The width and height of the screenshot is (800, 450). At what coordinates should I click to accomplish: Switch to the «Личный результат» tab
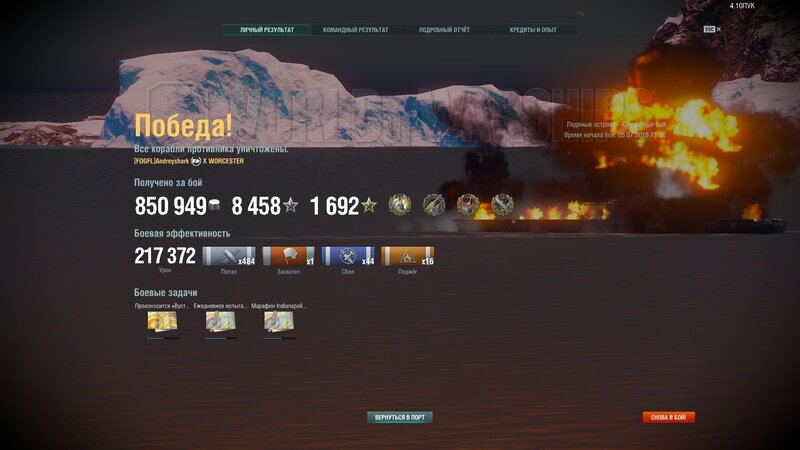point(267,30)
